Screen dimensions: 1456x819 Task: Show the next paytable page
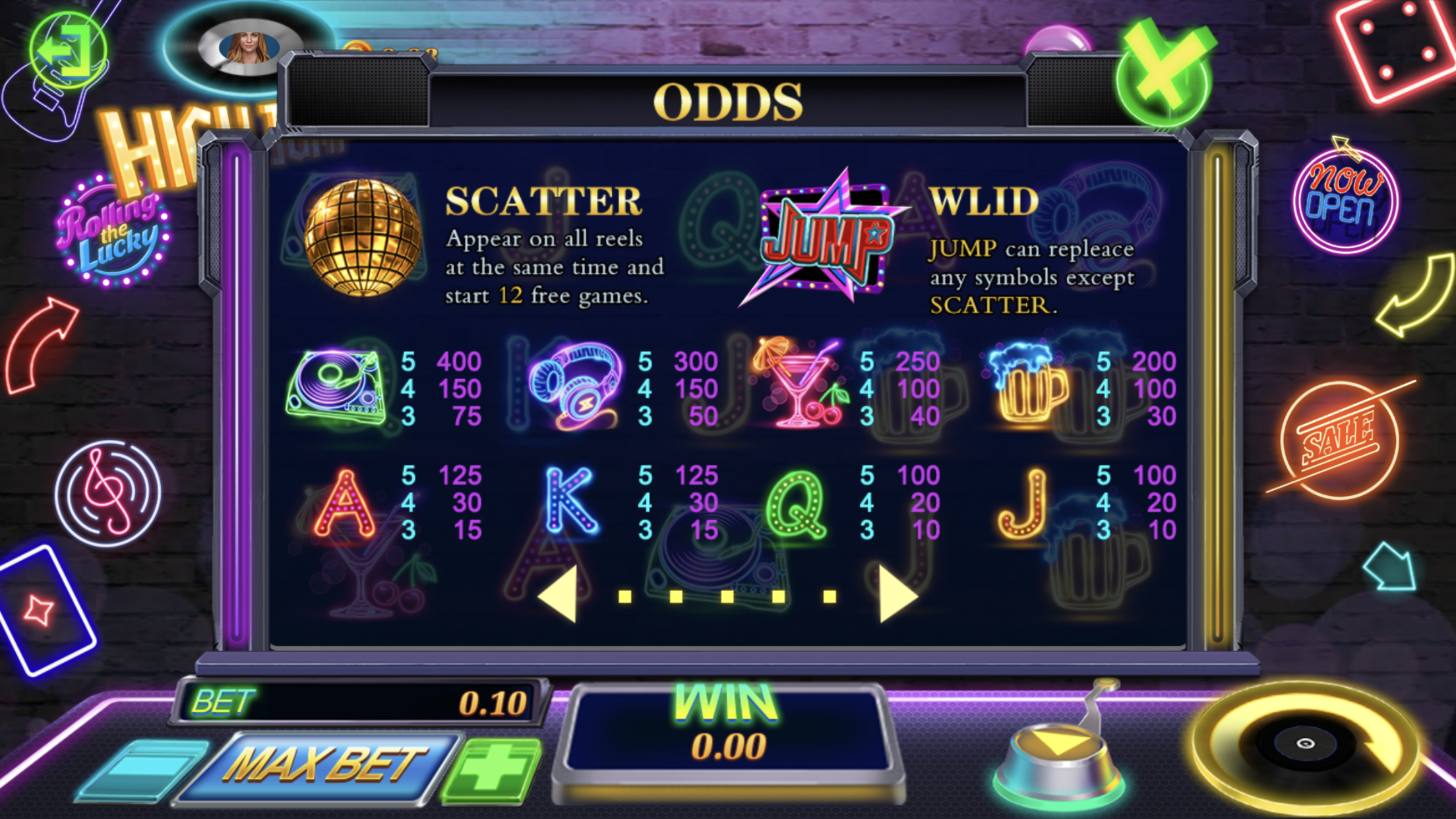pos(897,595)
